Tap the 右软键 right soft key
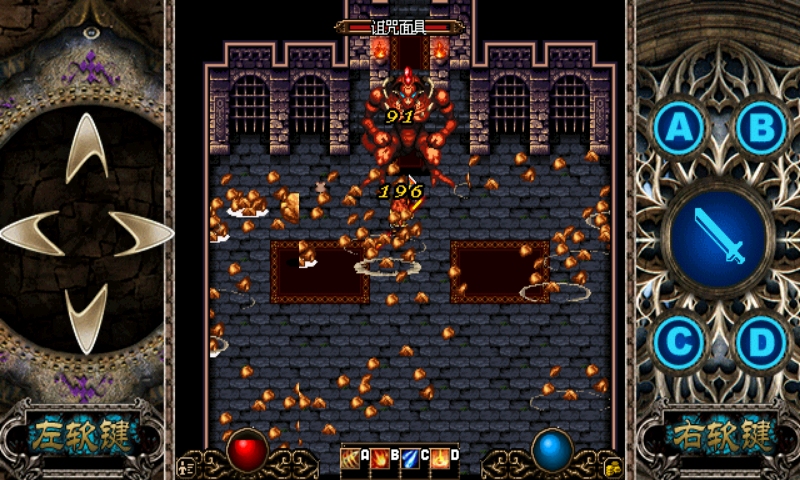Screen dimensions: 800x480 click(717, 436)
